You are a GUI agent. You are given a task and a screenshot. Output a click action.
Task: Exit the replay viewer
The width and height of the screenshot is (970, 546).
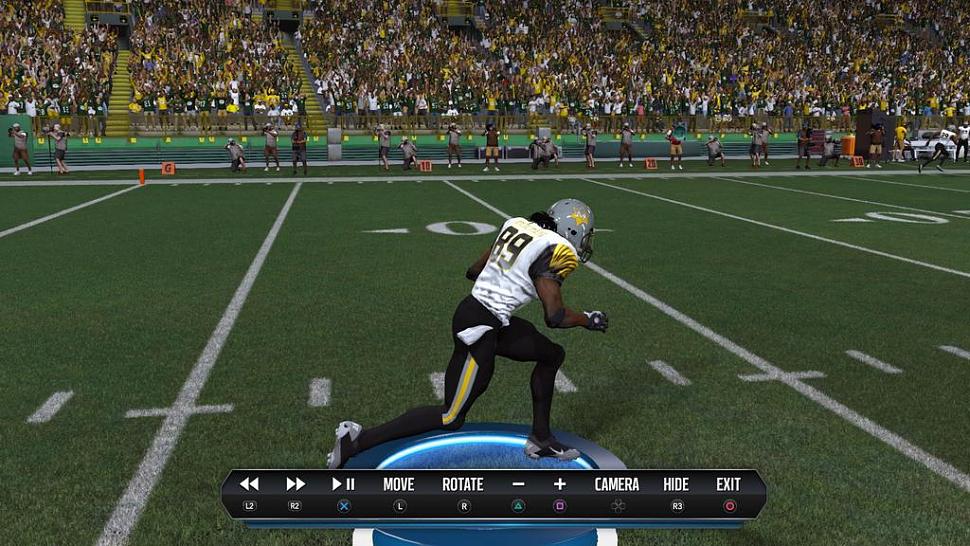point(729,485)
